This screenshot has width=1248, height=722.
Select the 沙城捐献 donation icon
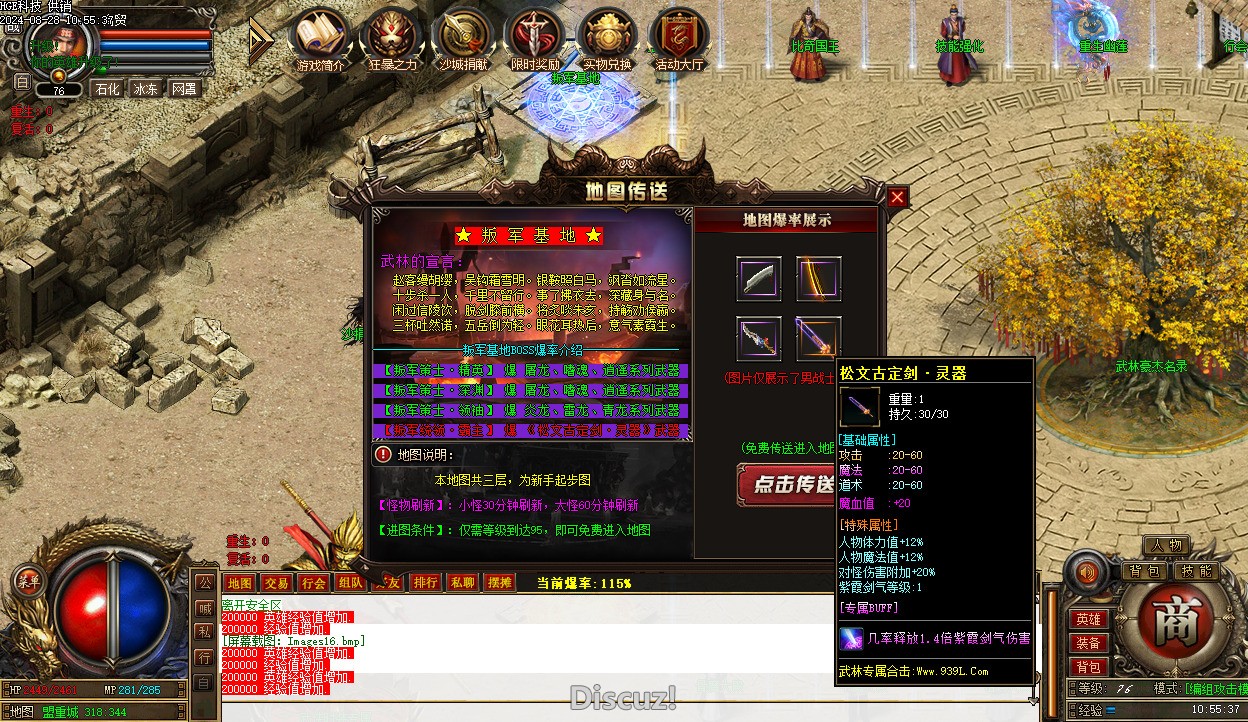(x=464, y=40)
